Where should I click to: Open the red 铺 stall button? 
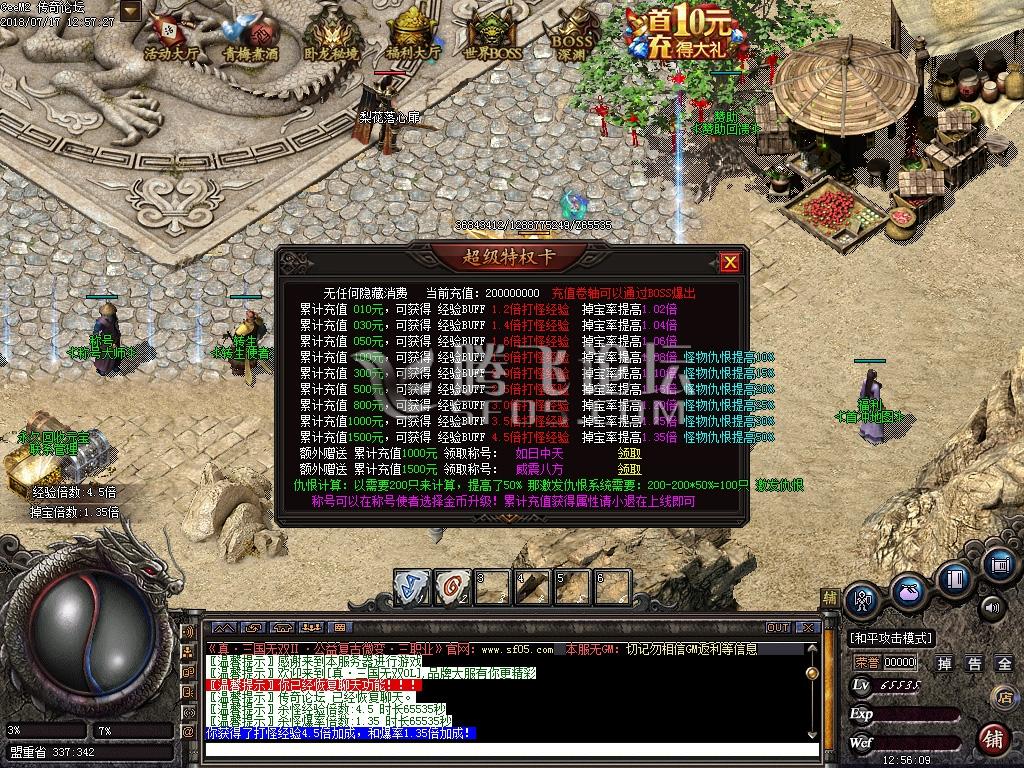[x=992, y=739]
